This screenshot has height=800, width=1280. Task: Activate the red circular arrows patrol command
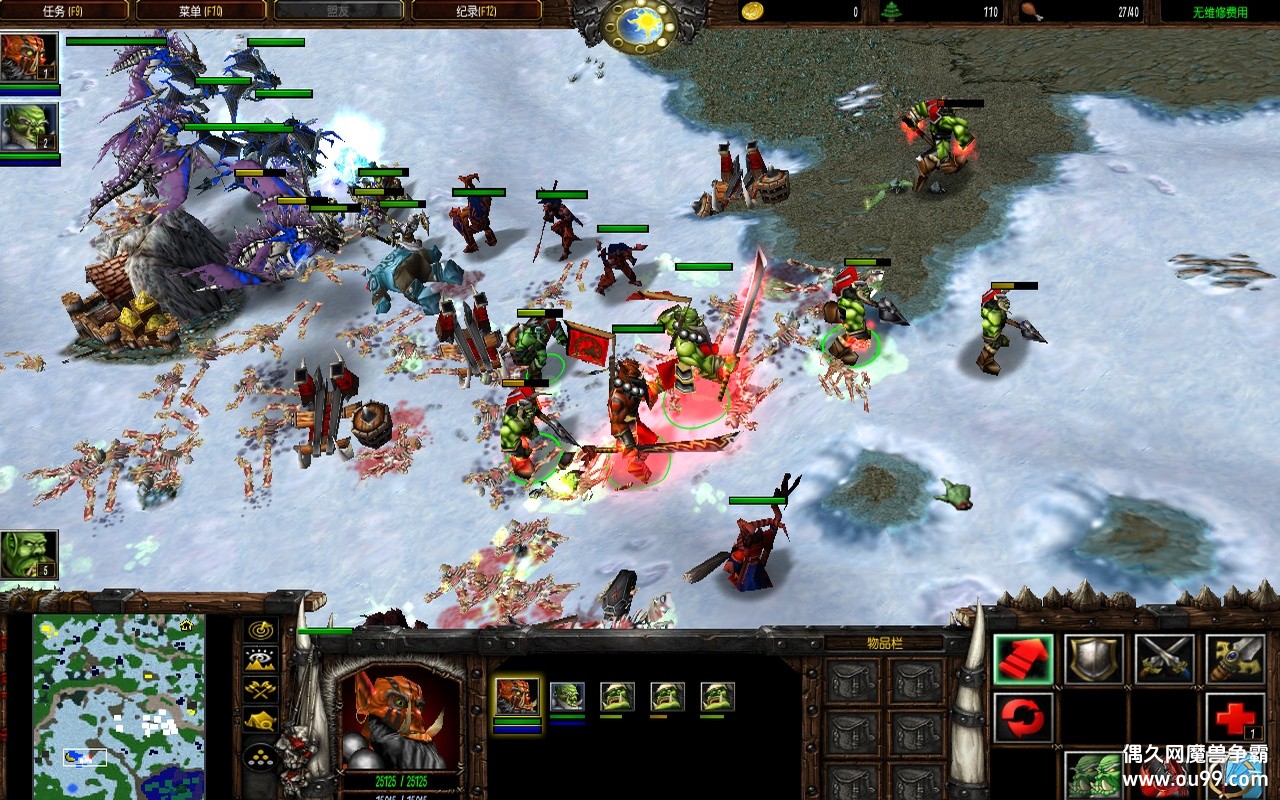coord(1023,717)
